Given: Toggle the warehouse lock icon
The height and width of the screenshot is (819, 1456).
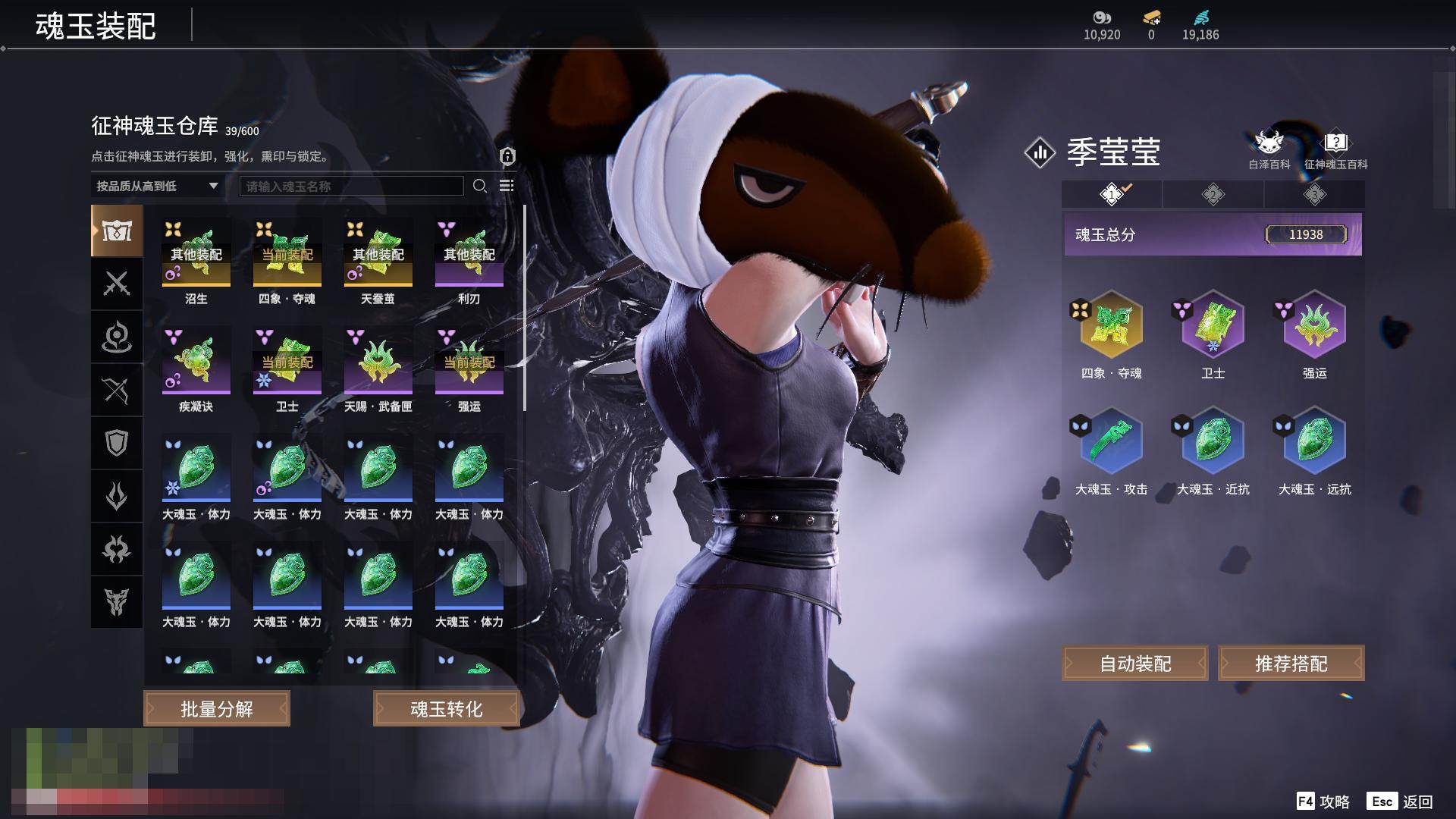Looking at the screenshot, I should pyautogui.click(x=507, y=156).
